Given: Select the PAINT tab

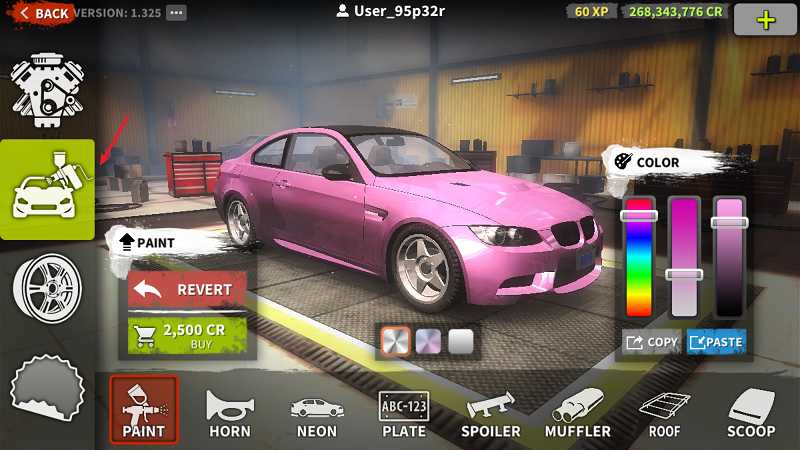Looking at the screenshot, I should [143, 410].
